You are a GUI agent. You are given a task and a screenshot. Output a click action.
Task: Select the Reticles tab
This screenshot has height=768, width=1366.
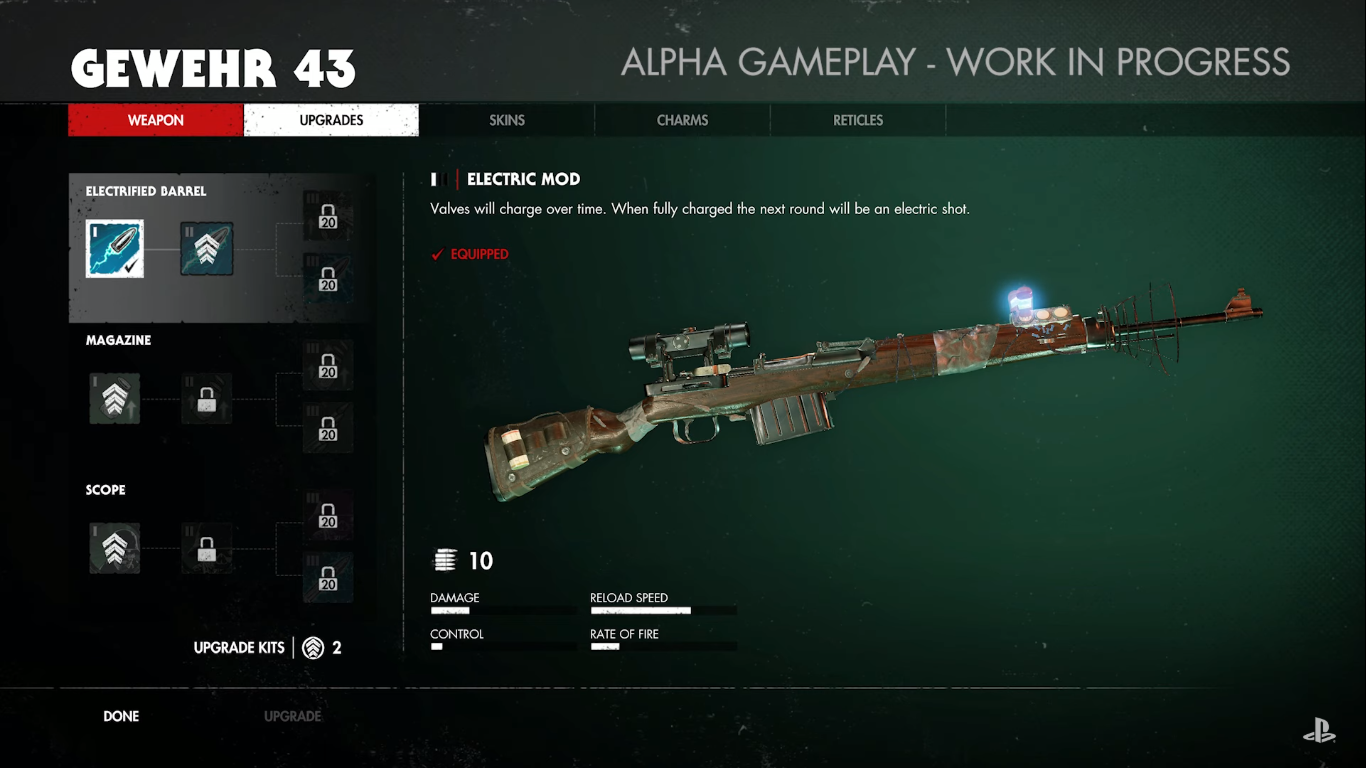click(x=858, y=120)
